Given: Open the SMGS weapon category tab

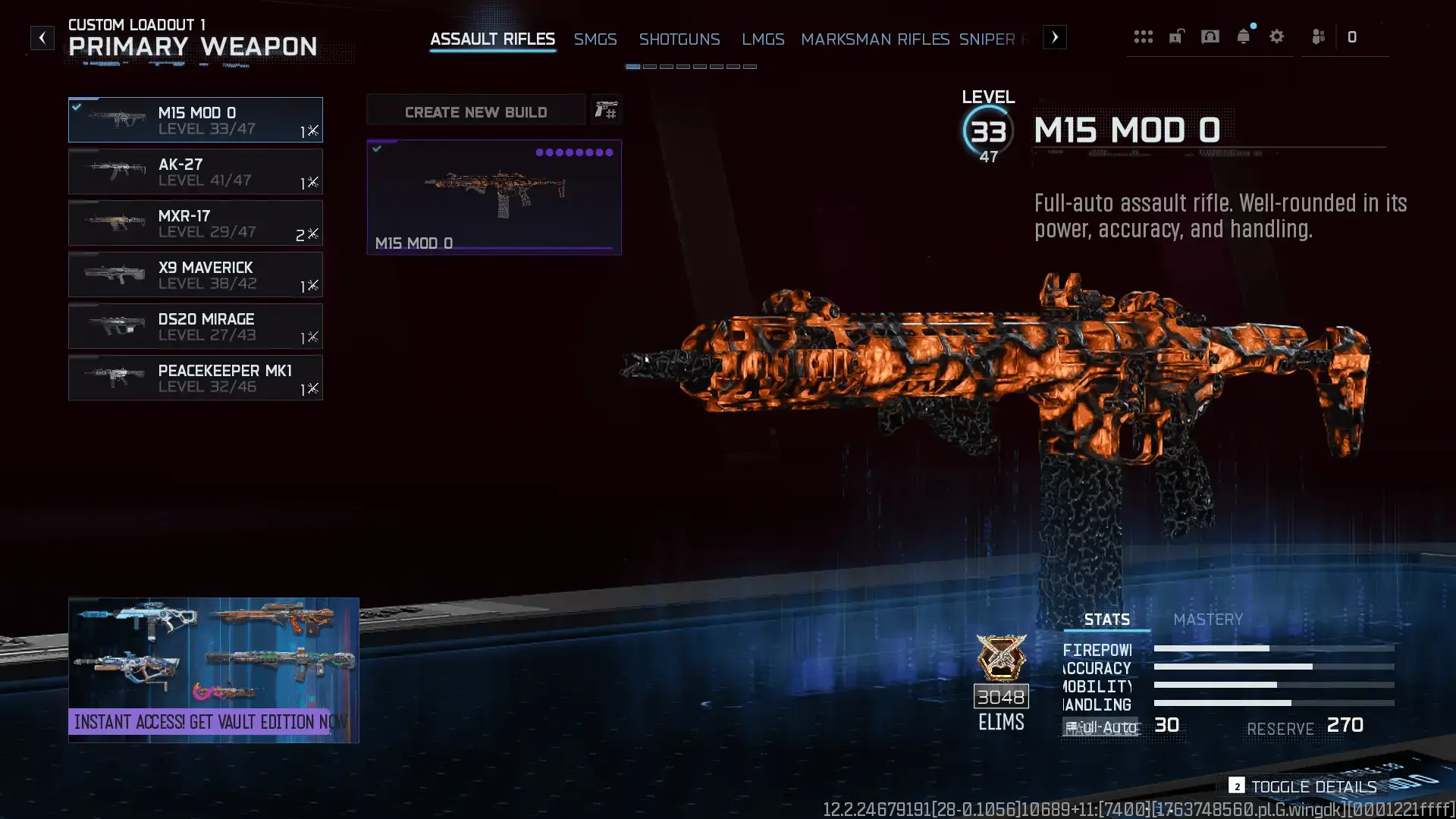Looking at the screenshot, I should coord(595,39).
